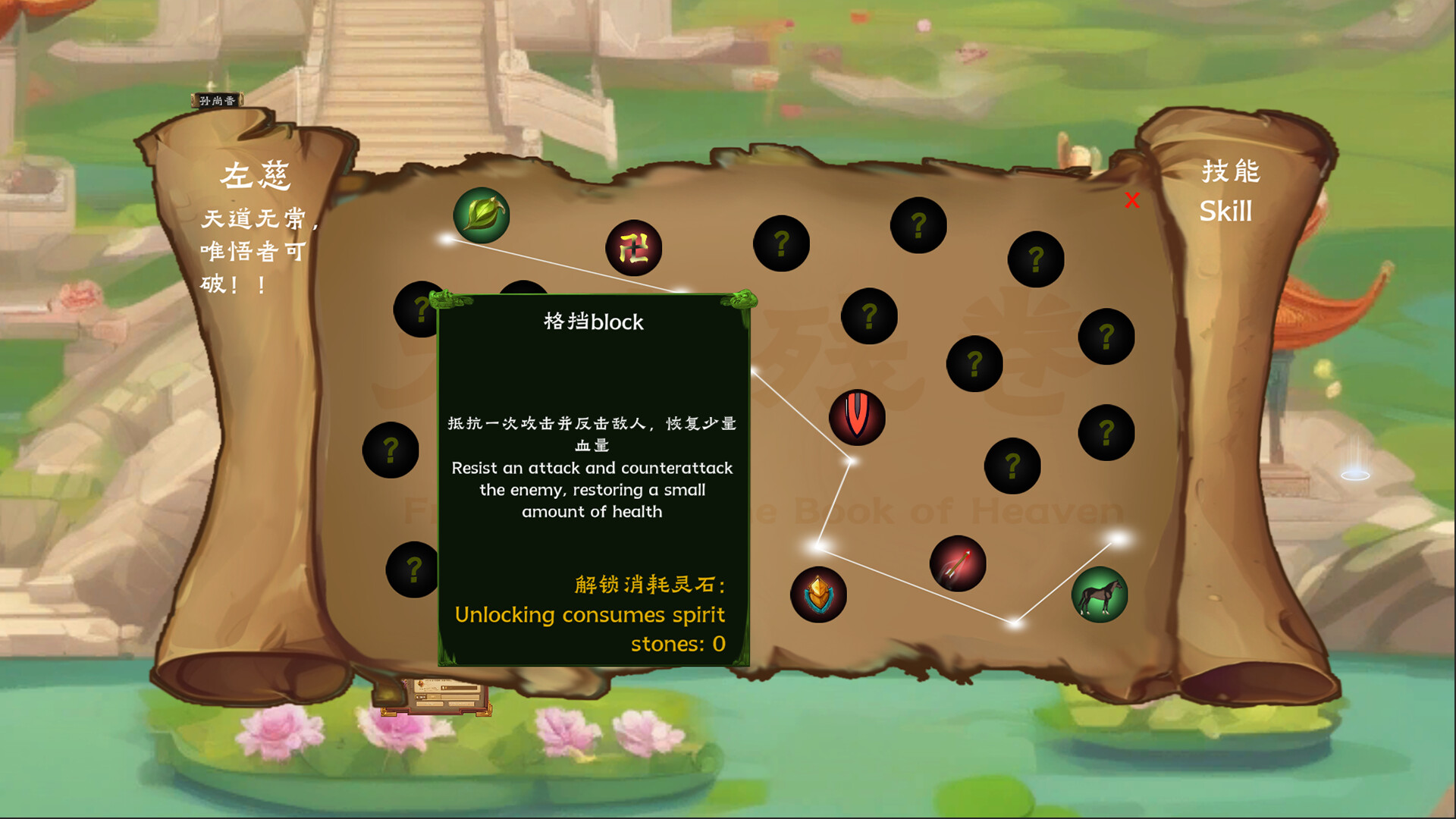1456x819 pixels.
Task: Open the 格挡block tooltip title
Action: (594, 322)
